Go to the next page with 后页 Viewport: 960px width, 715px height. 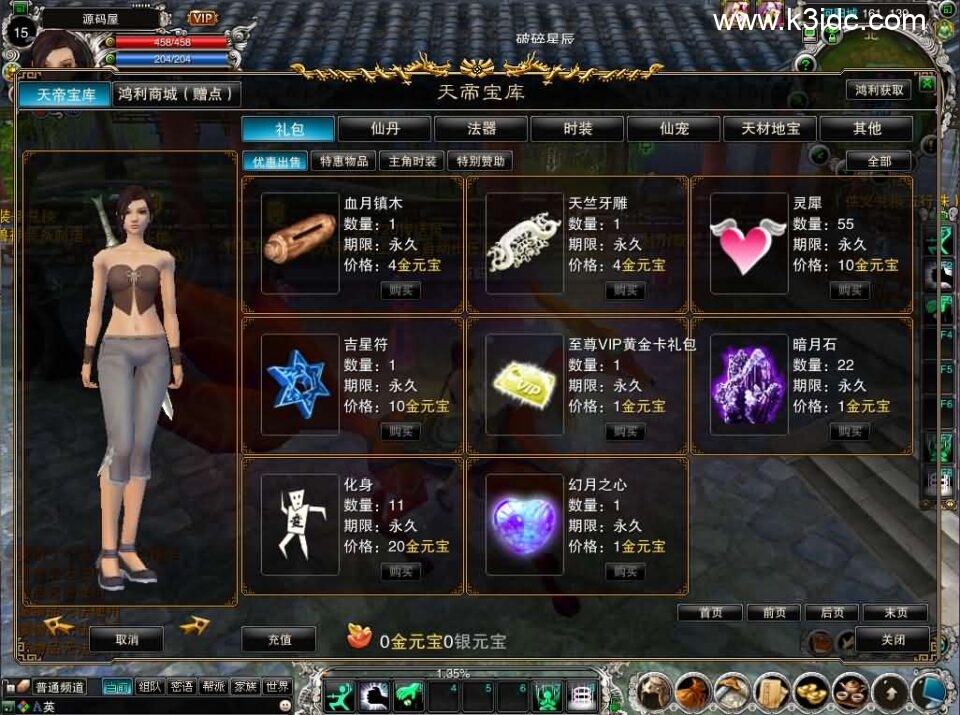pyautogui.click(x=832, y=613)
